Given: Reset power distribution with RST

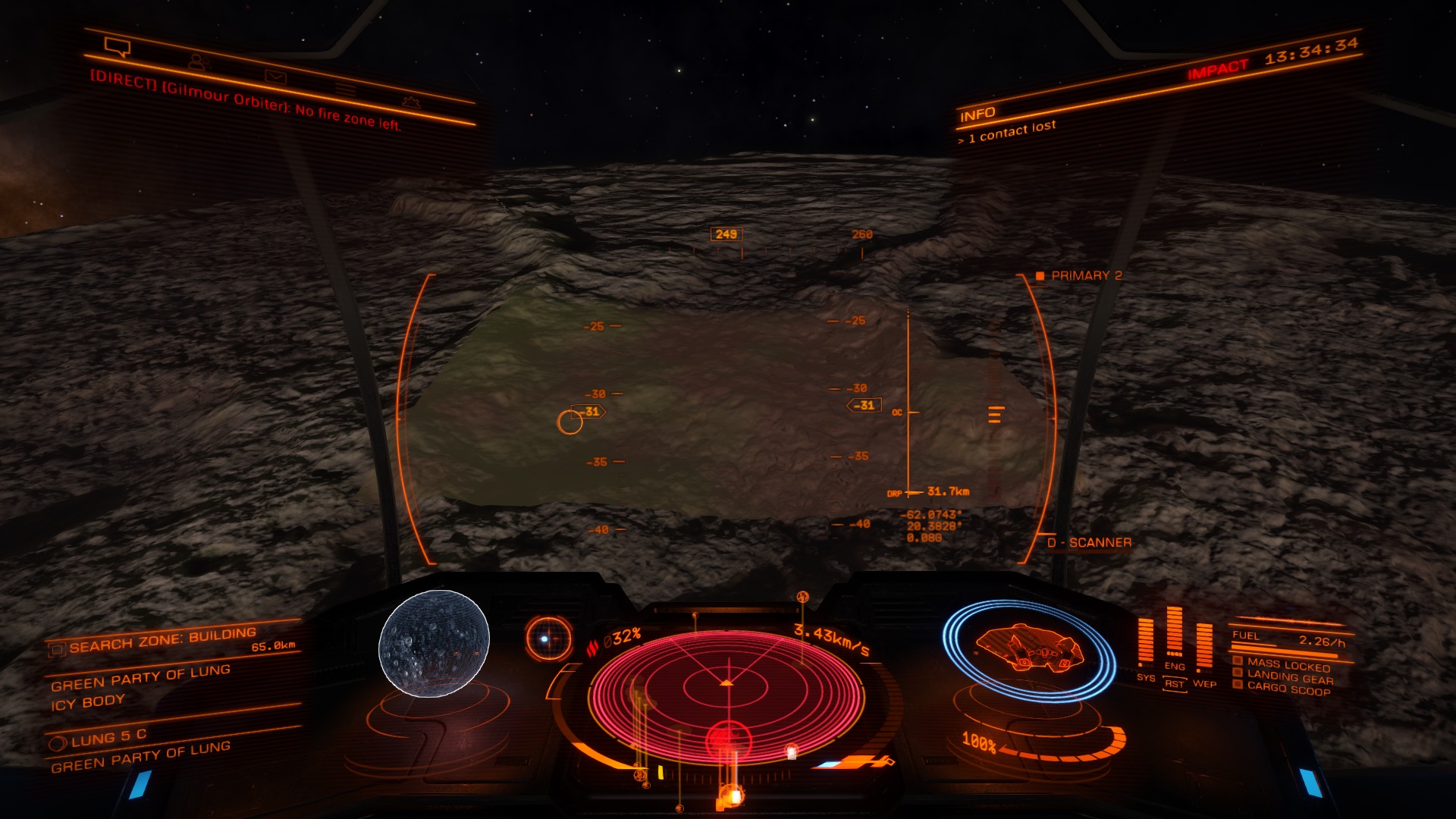Looking at the screenshot, I should pyautogui.click(x=1175, y=684).
